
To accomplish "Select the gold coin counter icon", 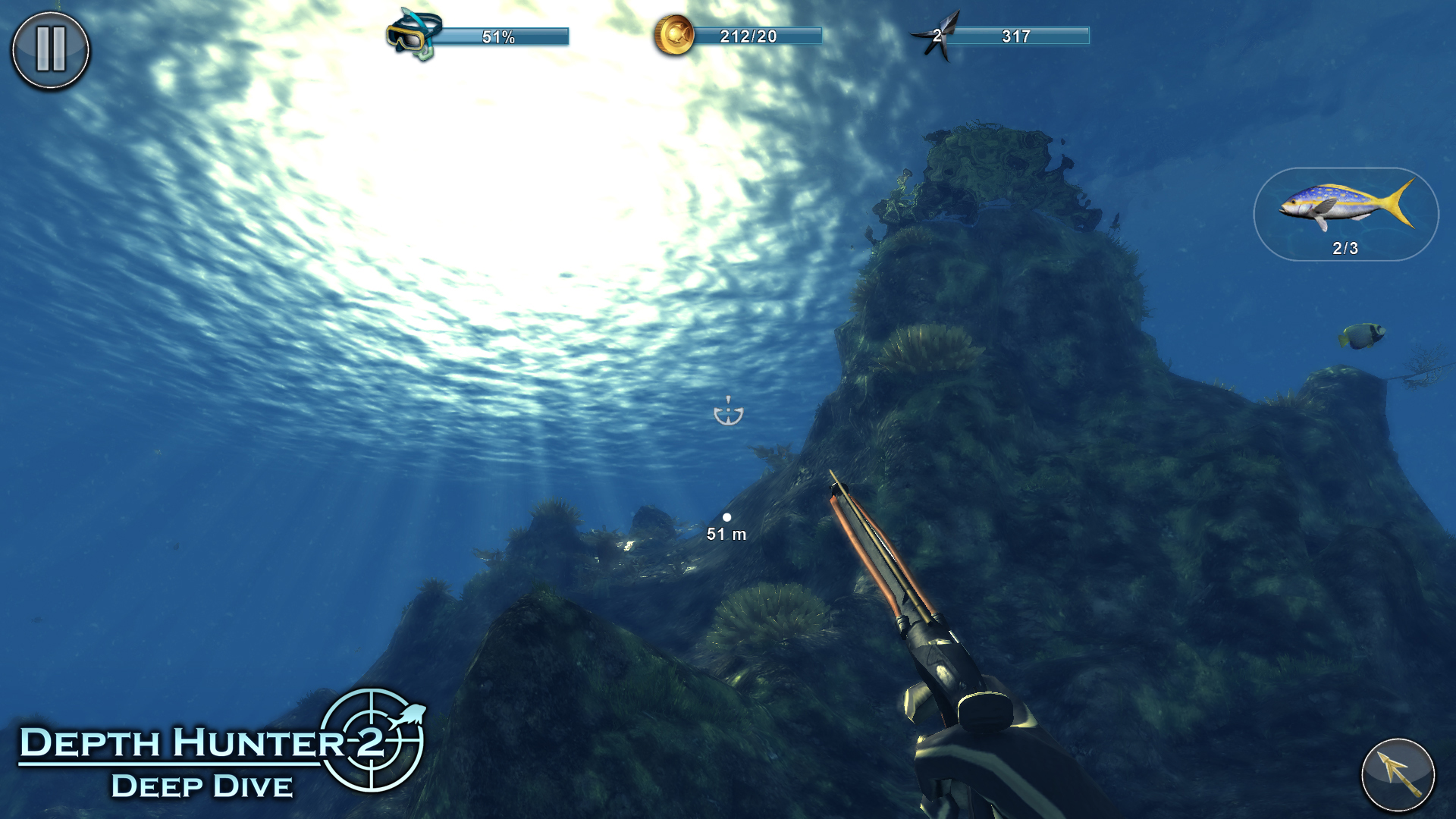I will [x=674, y=35].
